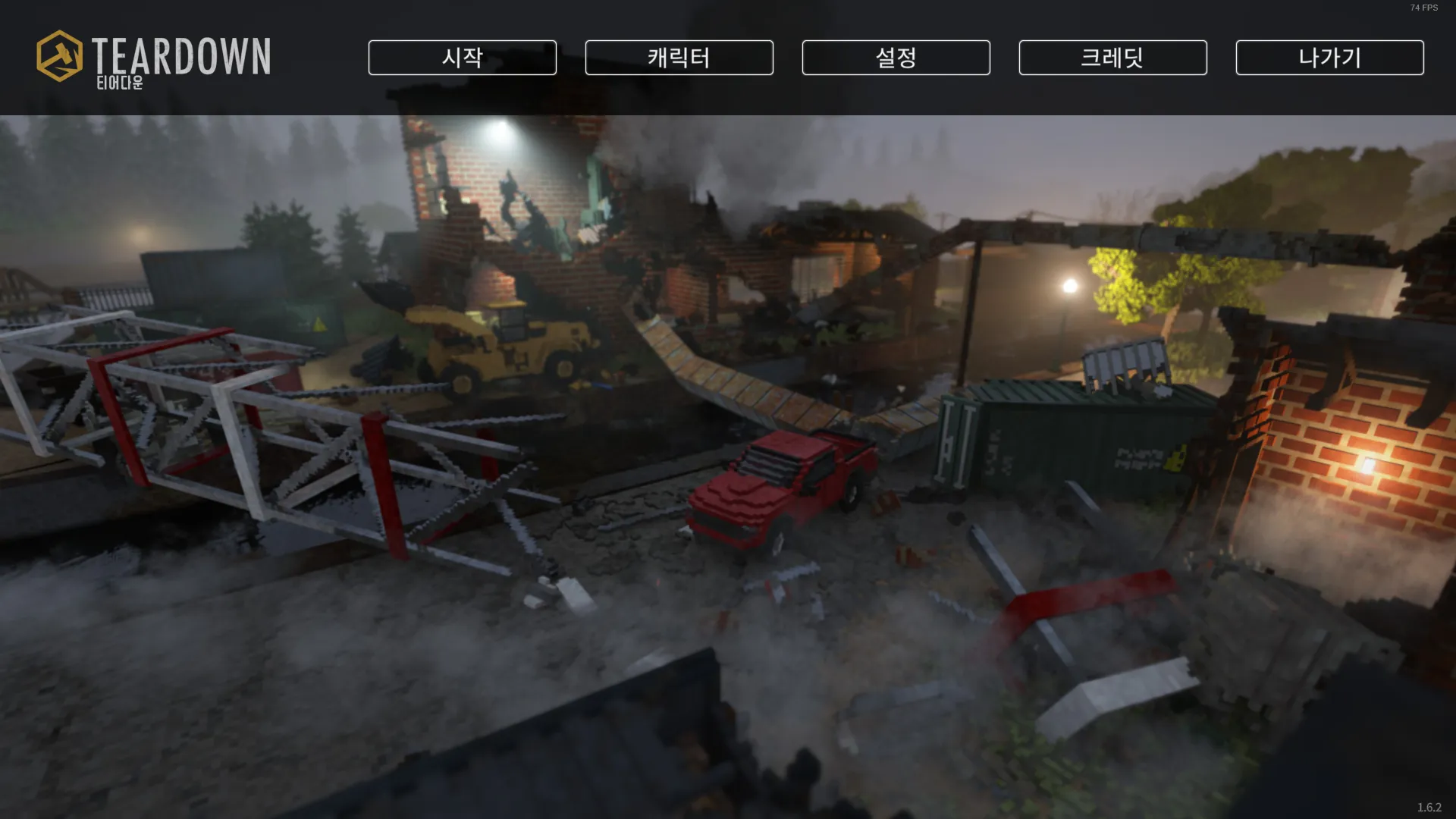1456x819 pixels.
Task: Show the 크레딧 (Credits) screen
Action: point(1112,58)
